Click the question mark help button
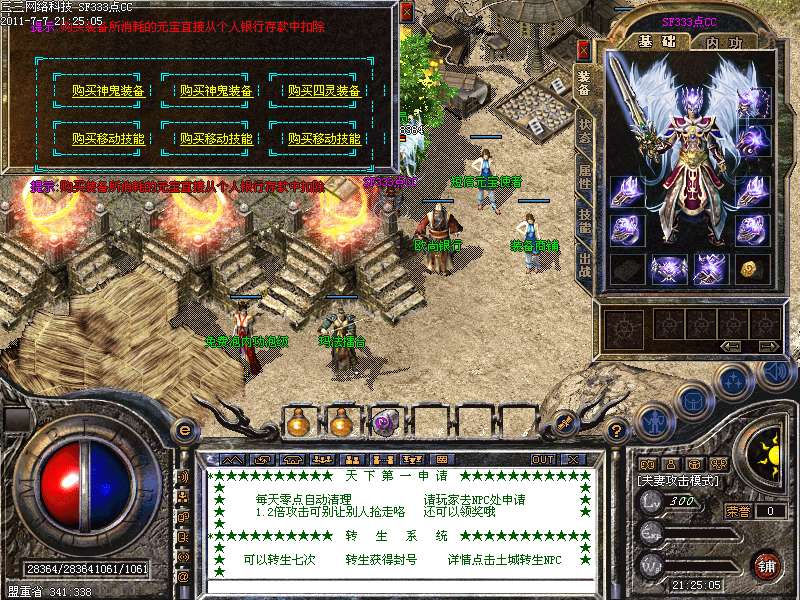 coord(618,430)
